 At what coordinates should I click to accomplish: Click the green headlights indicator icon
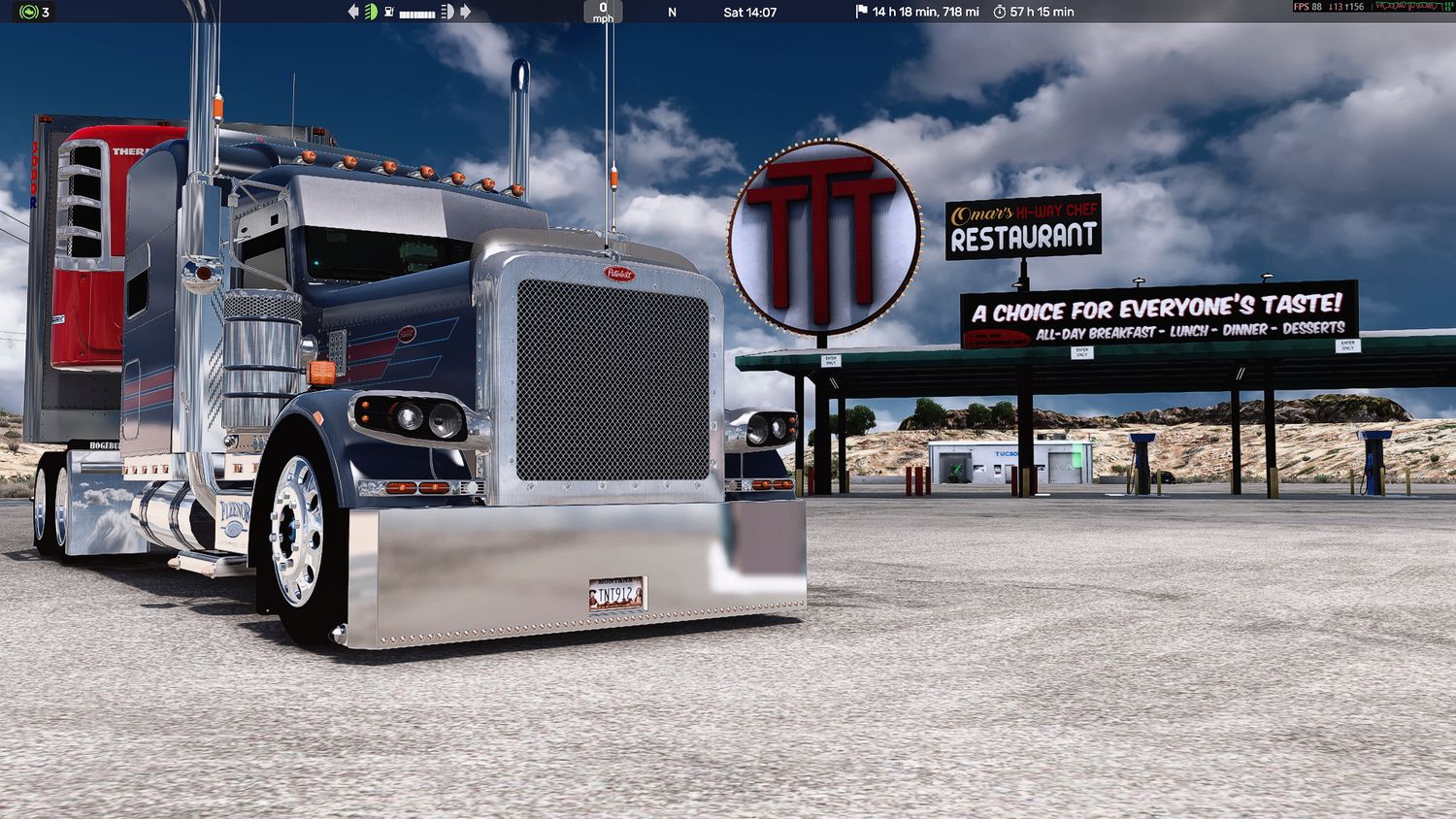tap(373, 11)
